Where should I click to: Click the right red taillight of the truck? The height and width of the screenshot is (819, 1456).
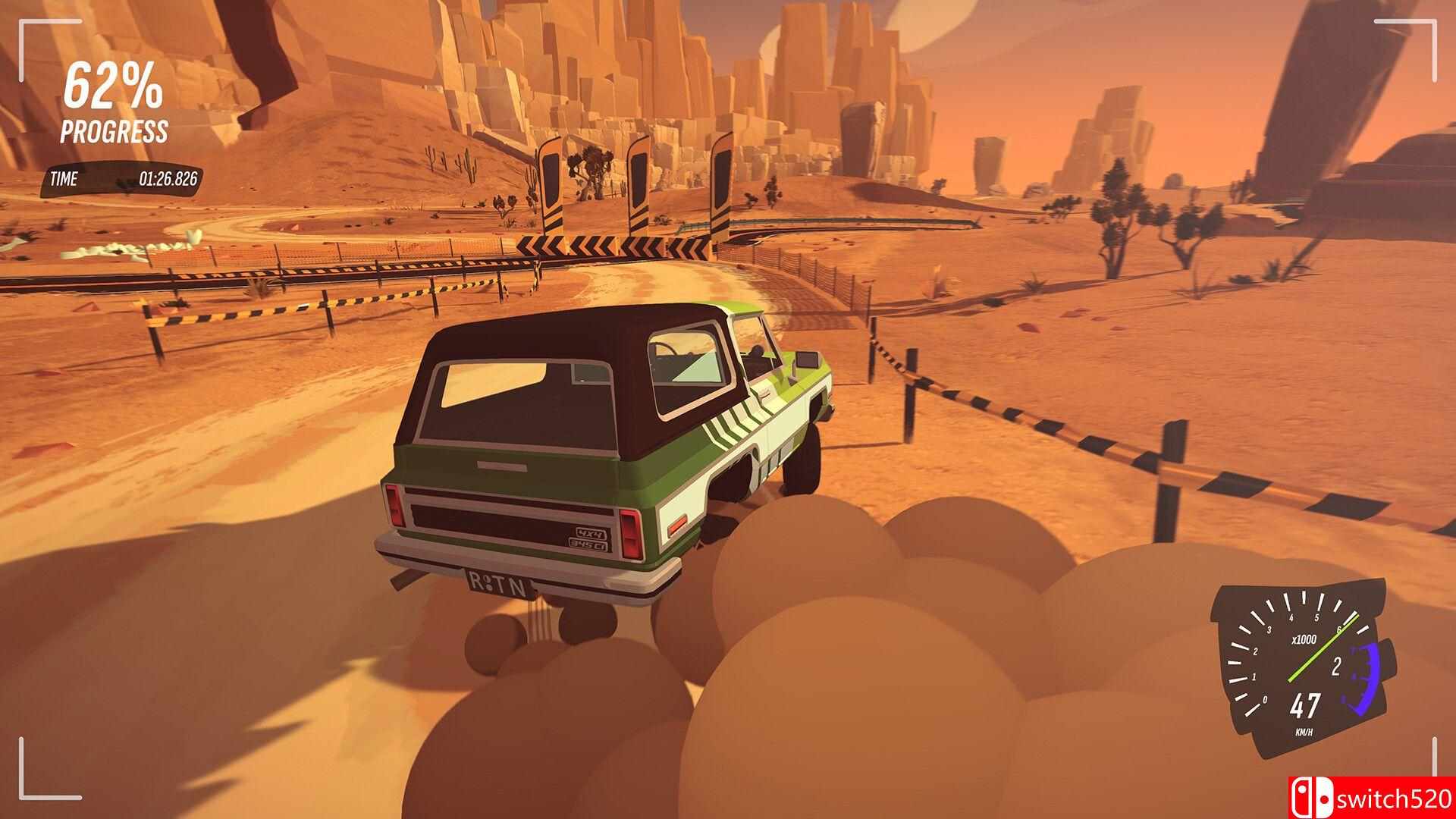click(x=632, y=531)
